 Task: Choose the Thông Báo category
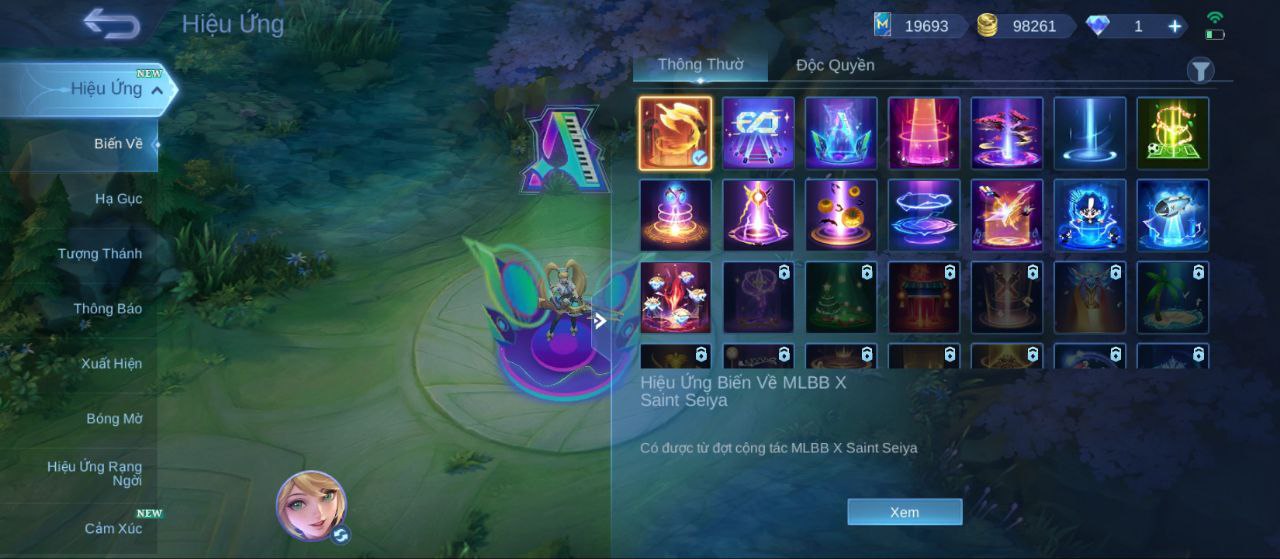[107, 309]
